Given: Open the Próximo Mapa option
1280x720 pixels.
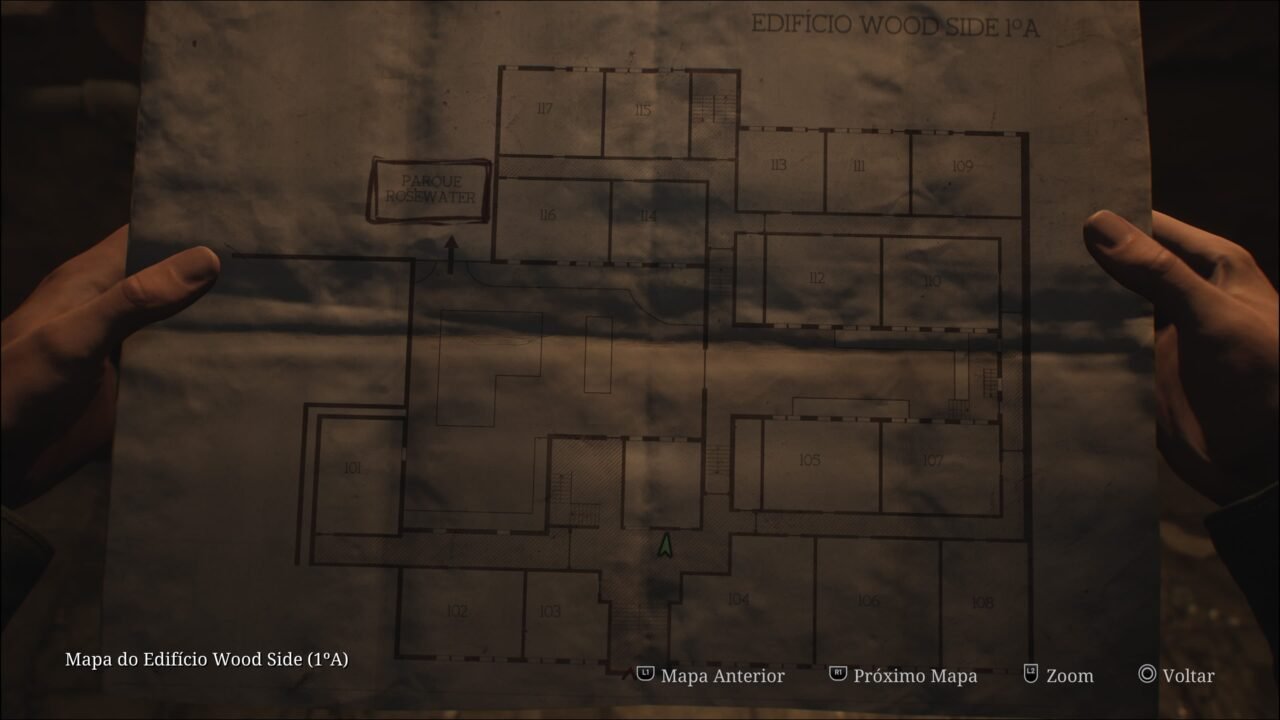Looking at the screenshot, I should (913, 675).
